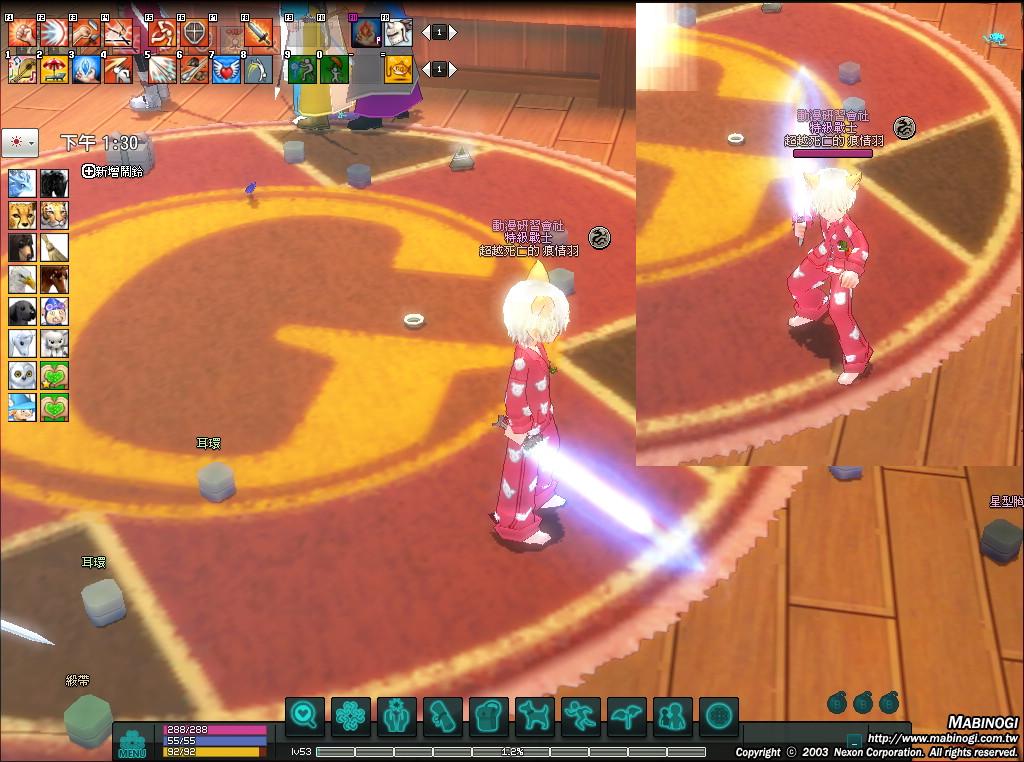This screenshot has width=1024, height=762.
Task: Open the two-people friends button
Action: click(x=673, y=716)
